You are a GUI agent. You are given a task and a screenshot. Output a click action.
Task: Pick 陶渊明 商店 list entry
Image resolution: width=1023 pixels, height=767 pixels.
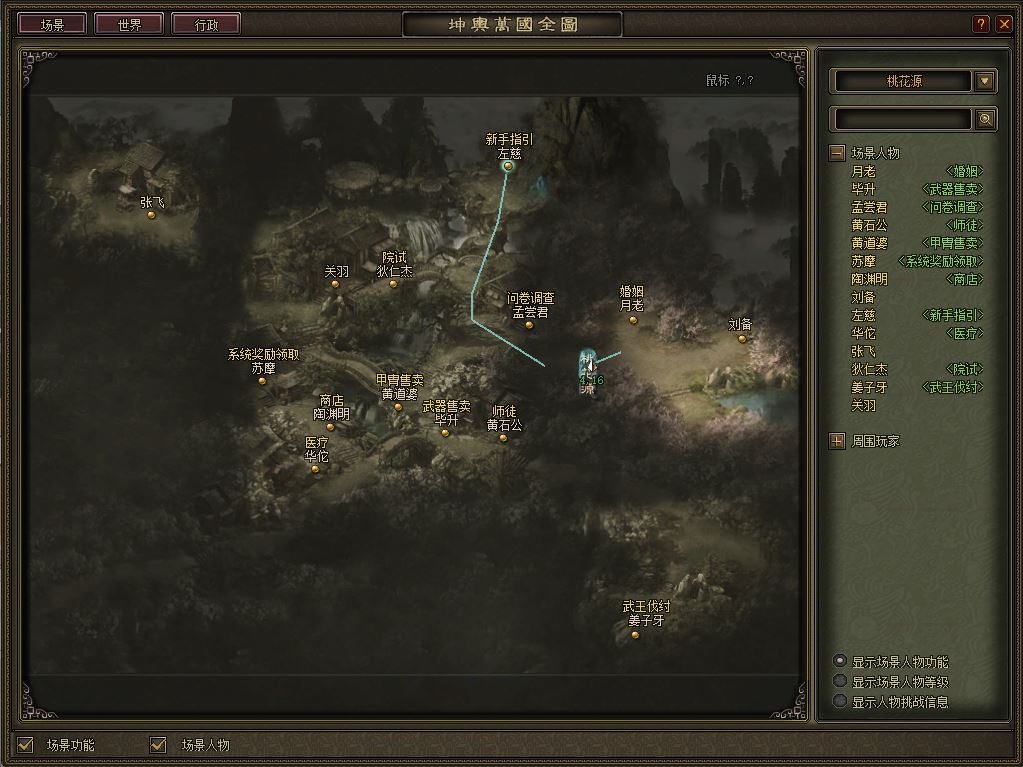(869, 279)
